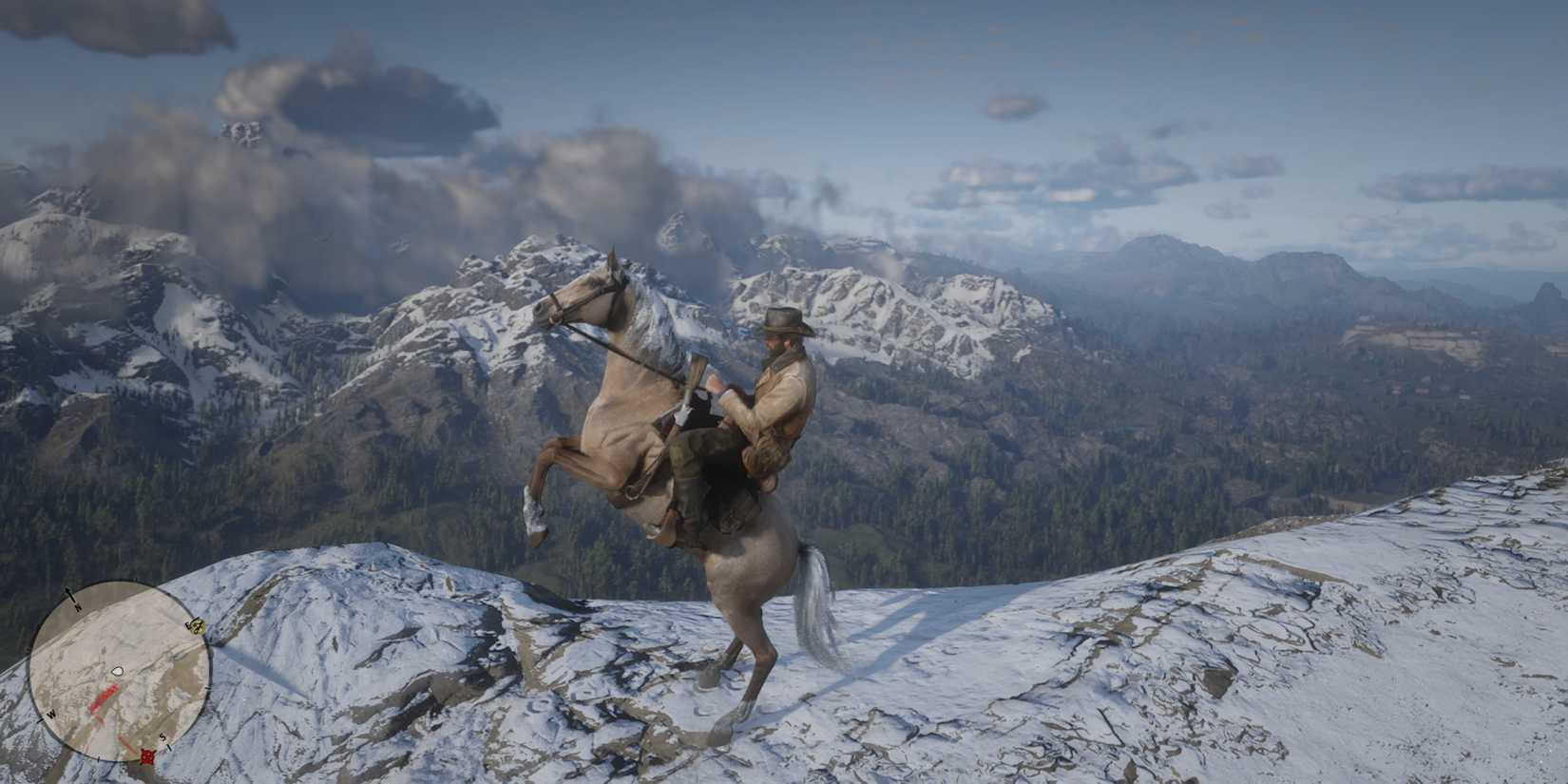
Task: Click the yellow mission marker on the minimap
Action: [x=198, y=625]
